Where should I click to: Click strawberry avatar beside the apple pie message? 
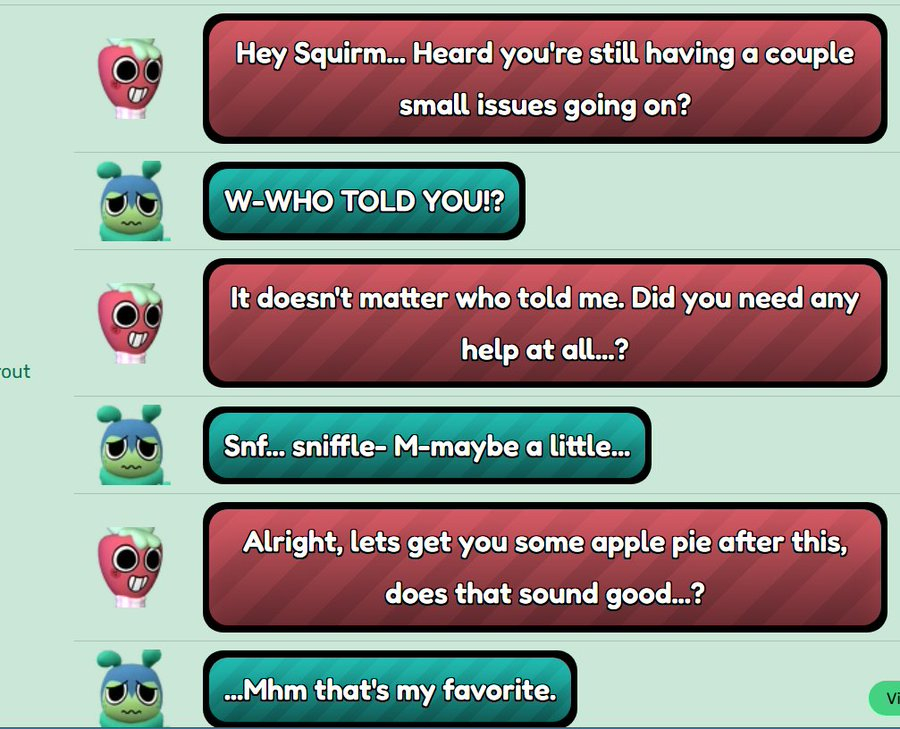130,564
